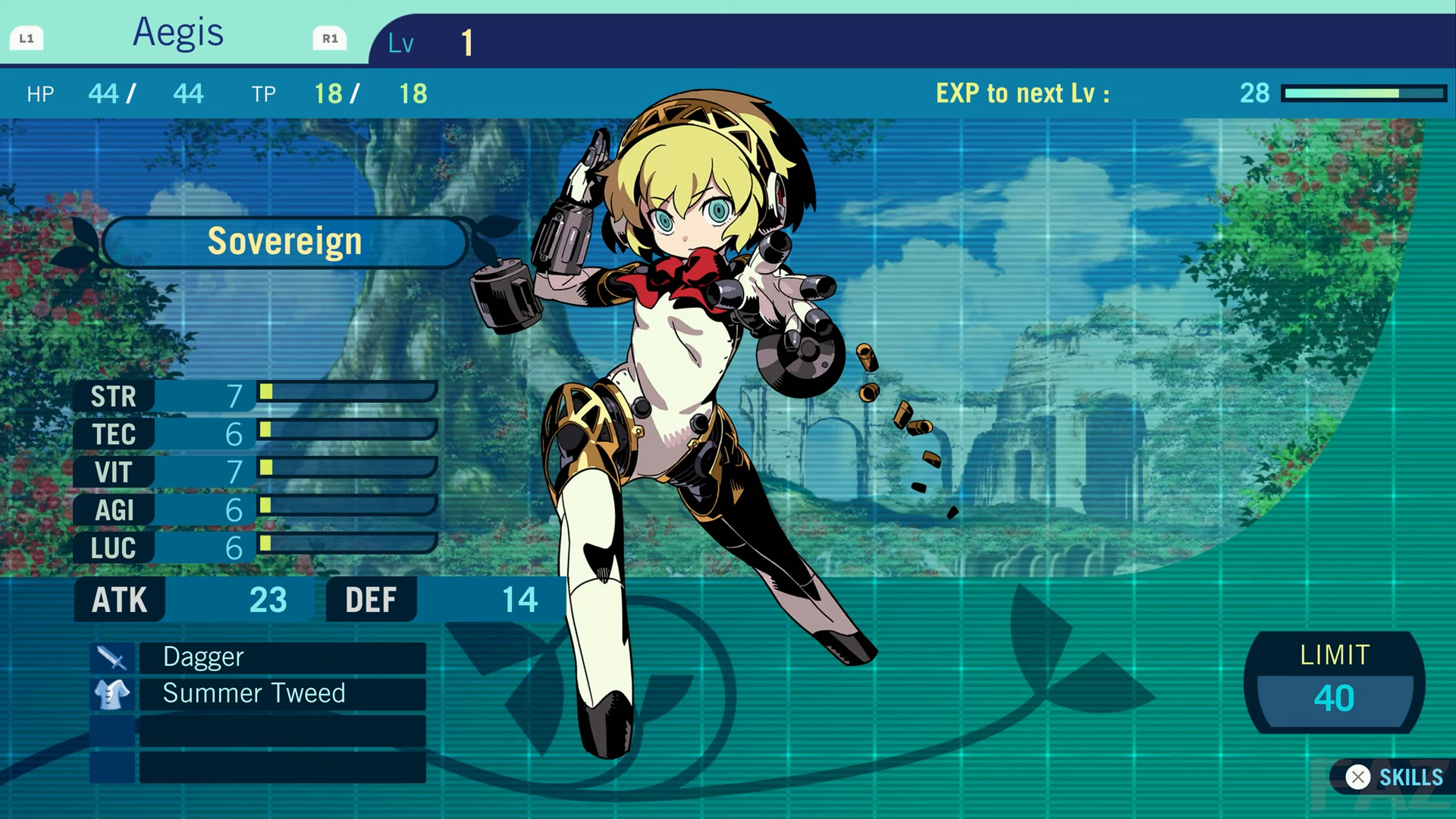Click the R1 shoulder button prompt
Screen dimensions: 1456x819
329,39
